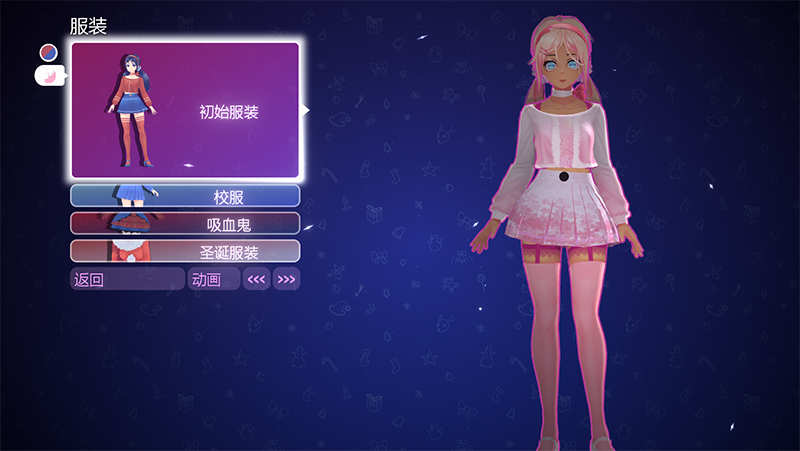Screen dimensions: 800x451
Task: Pick the 吸血鬼 vampire costume
Action: 185,223
